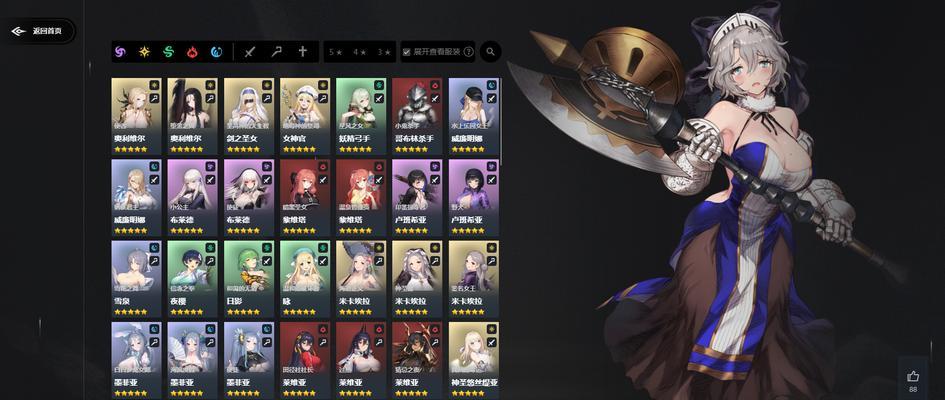Filter by the green wind element

pos(169,51)
